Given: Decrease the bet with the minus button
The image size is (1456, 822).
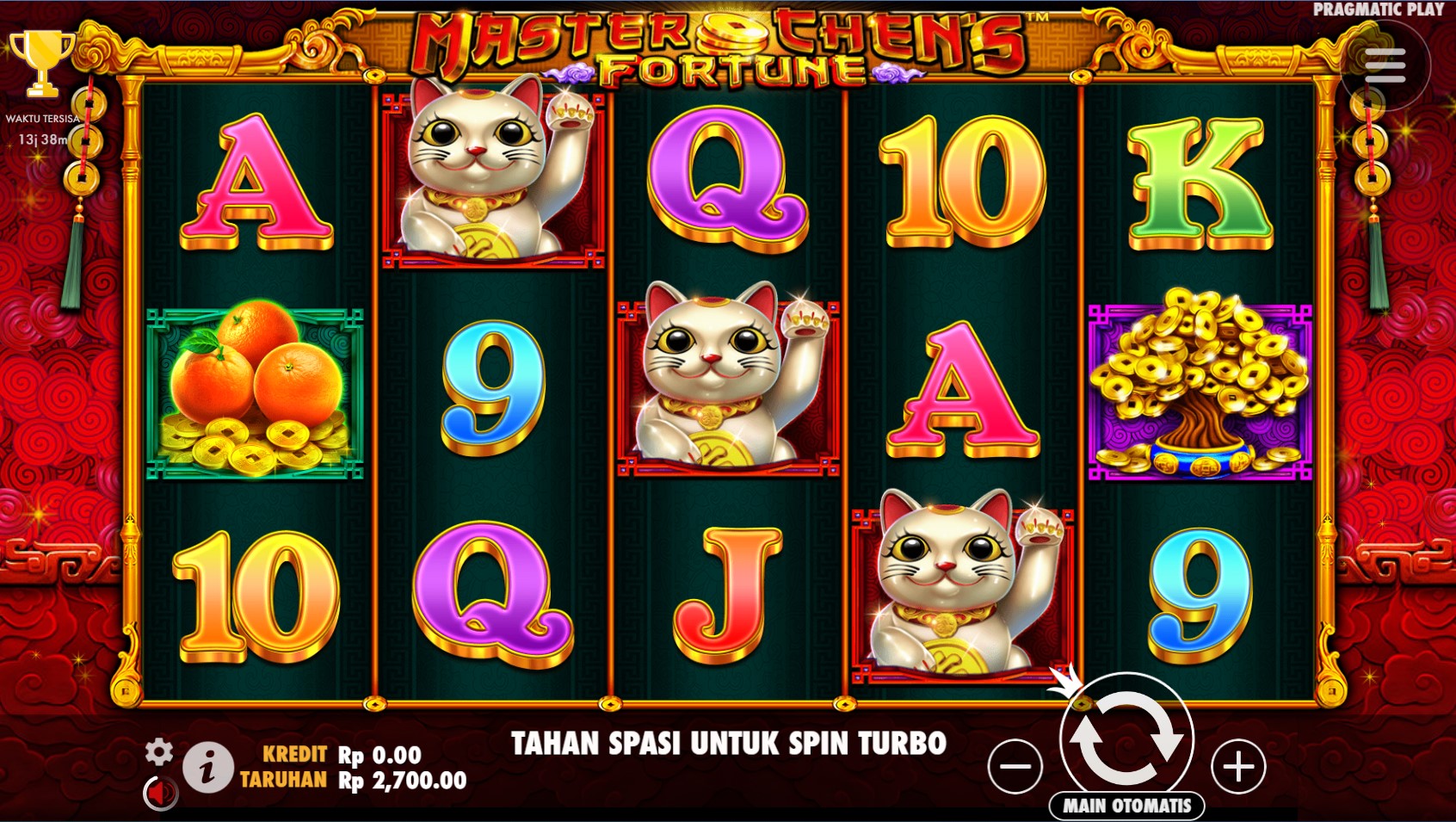Looking at the screenshot, I should coord(1015,766).
